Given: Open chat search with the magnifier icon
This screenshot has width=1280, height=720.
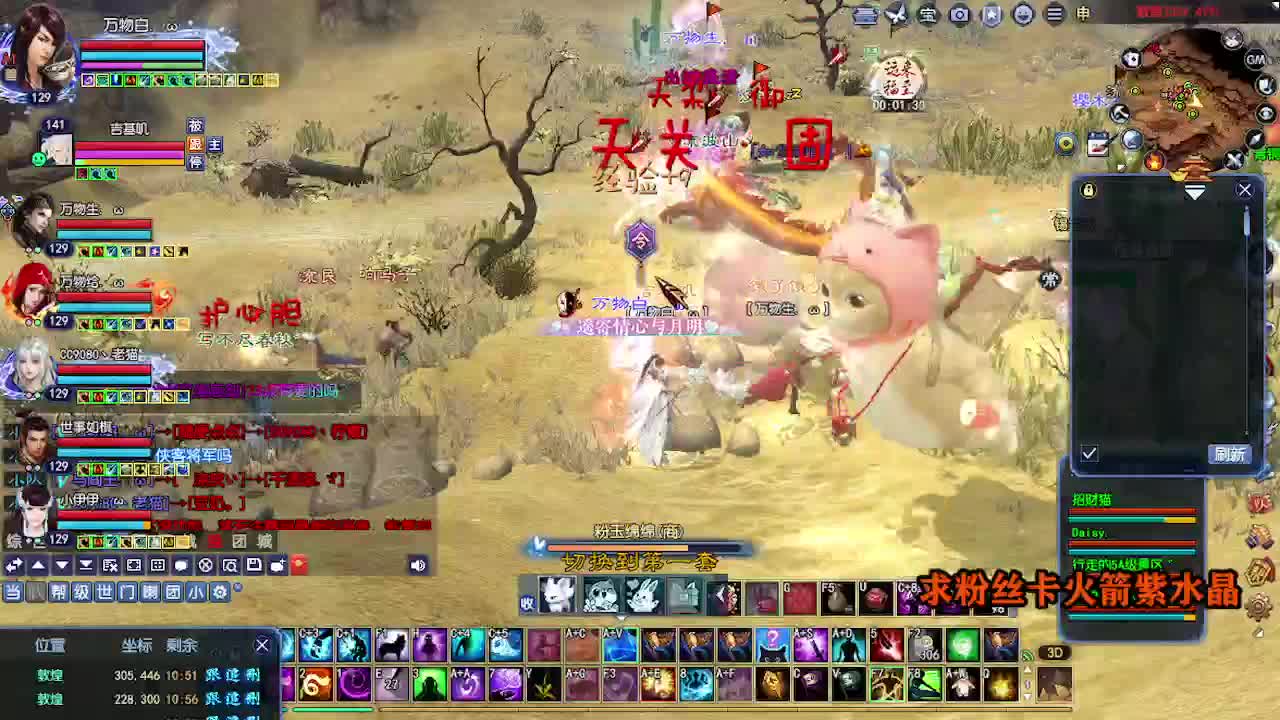Looking at the screenshot, I should [228, 565].
